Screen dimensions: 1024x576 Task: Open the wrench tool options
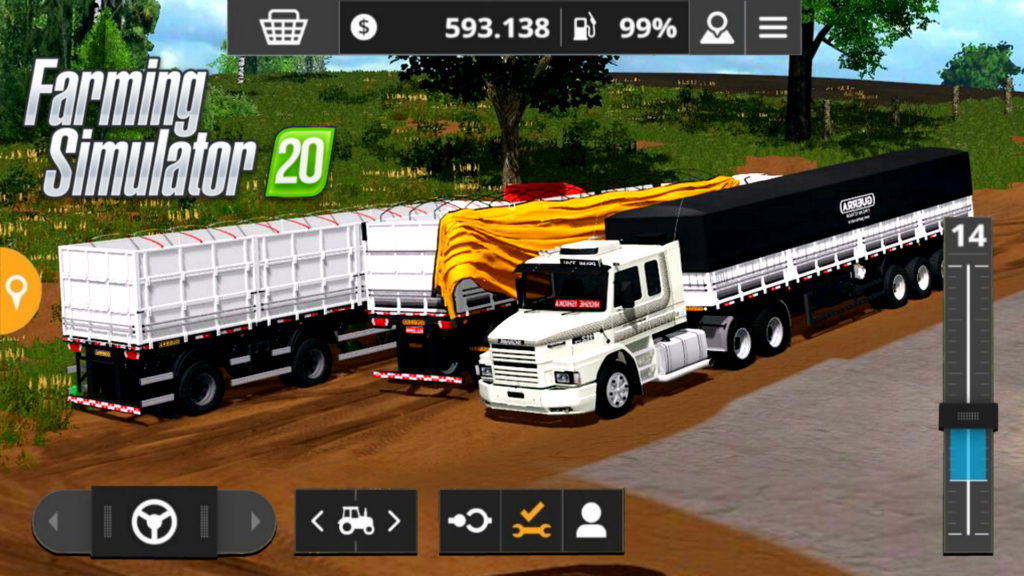point(531,521)
